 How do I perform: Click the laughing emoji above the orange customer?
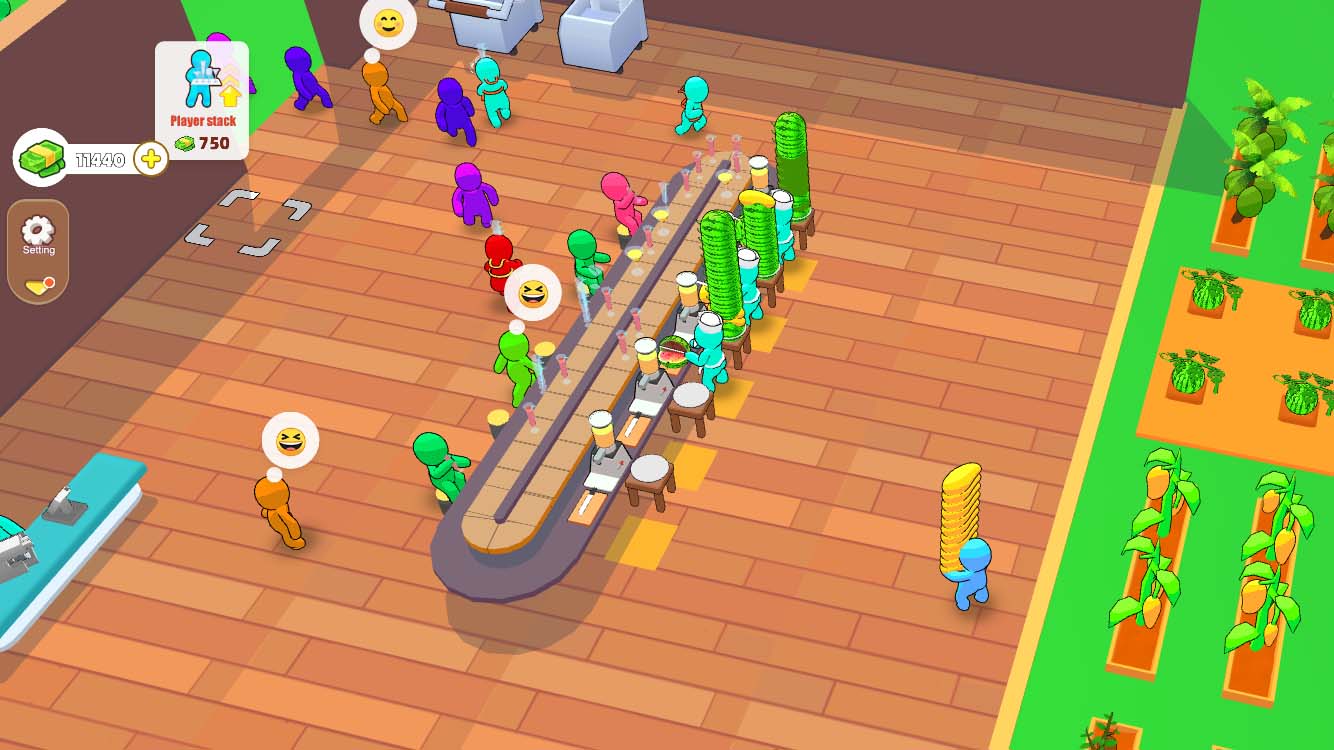pos(288,440)
